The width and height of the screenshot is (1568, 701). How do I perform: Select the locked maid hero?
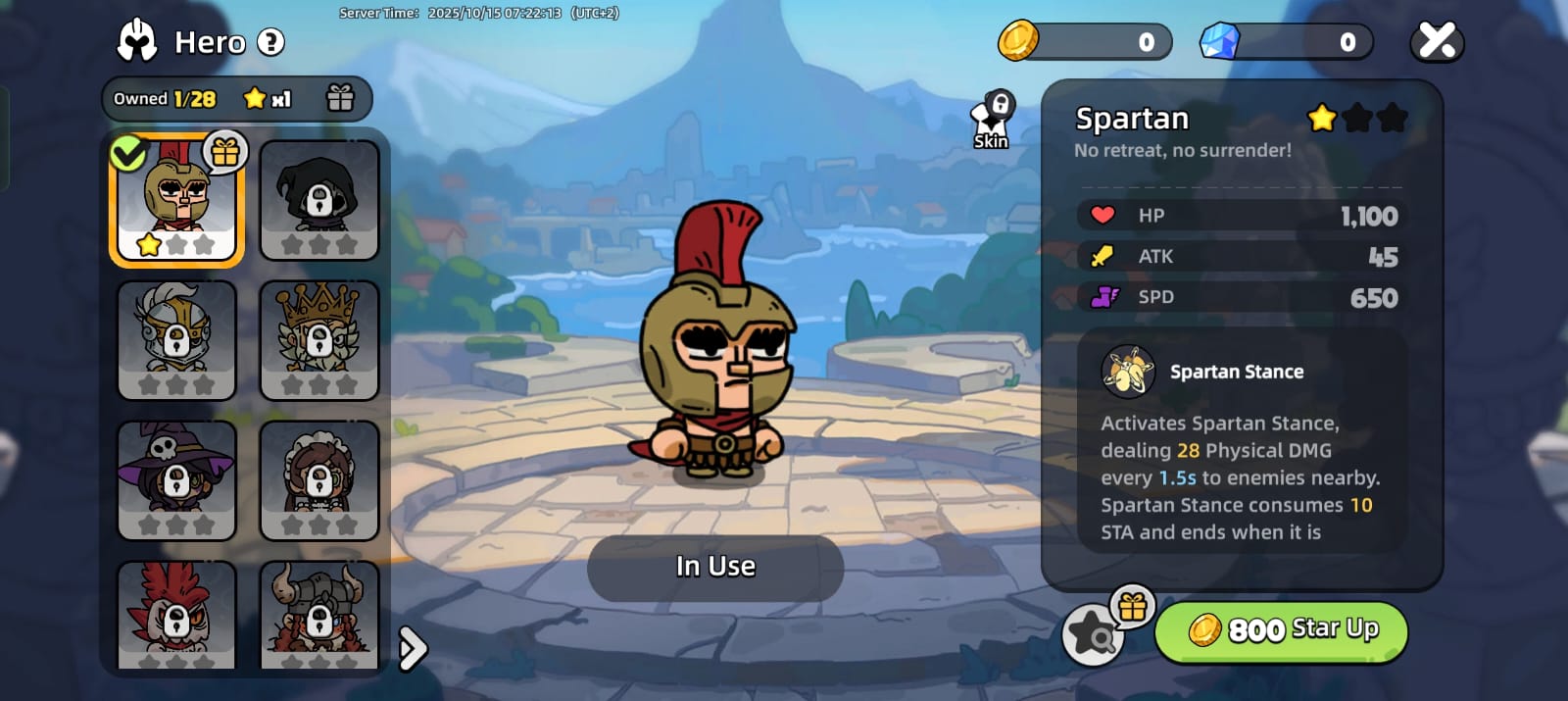point(318,480)
